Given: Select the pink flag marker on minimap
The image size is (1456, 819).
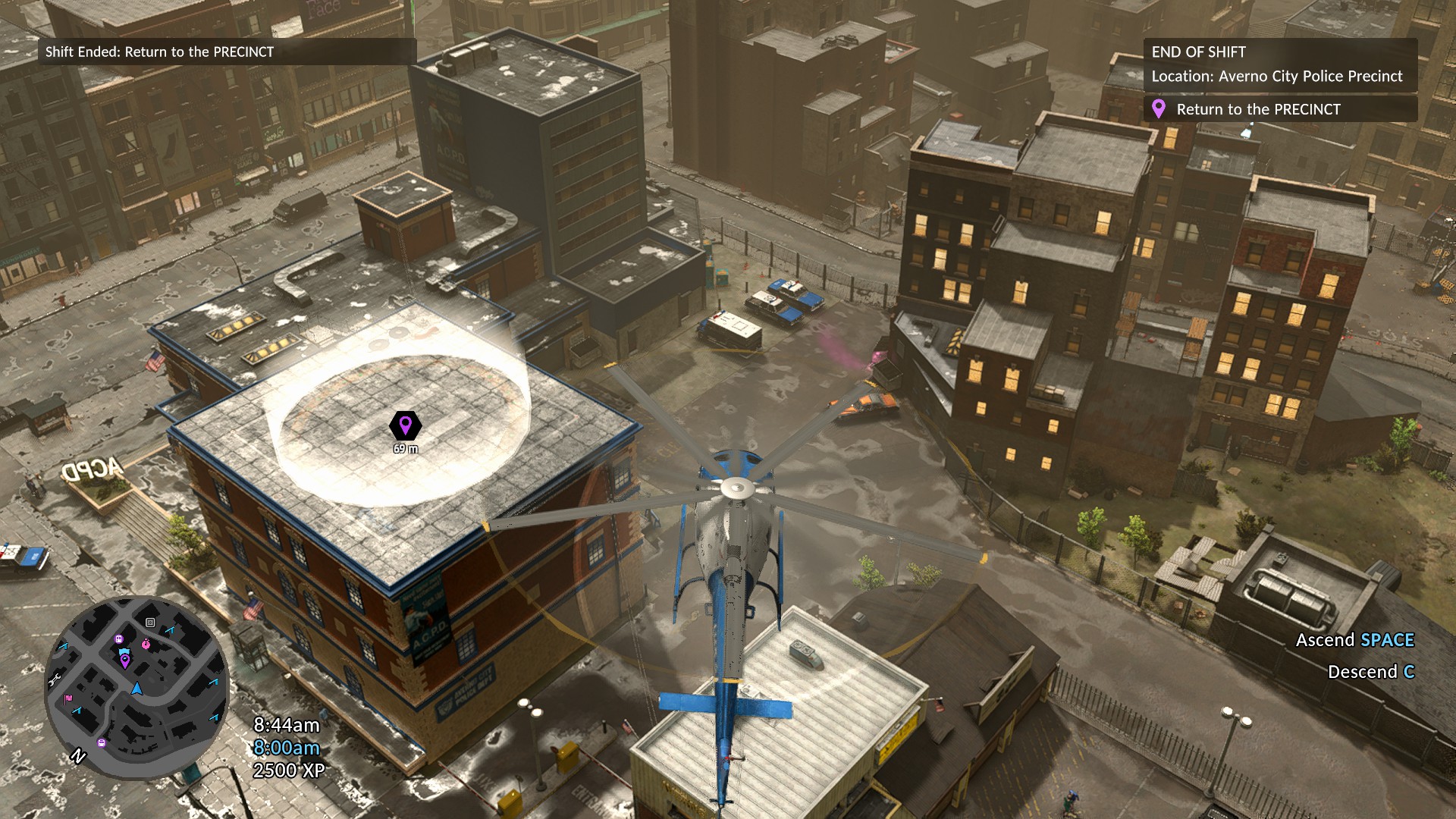Looking at the screenshot, I should 69,698.
